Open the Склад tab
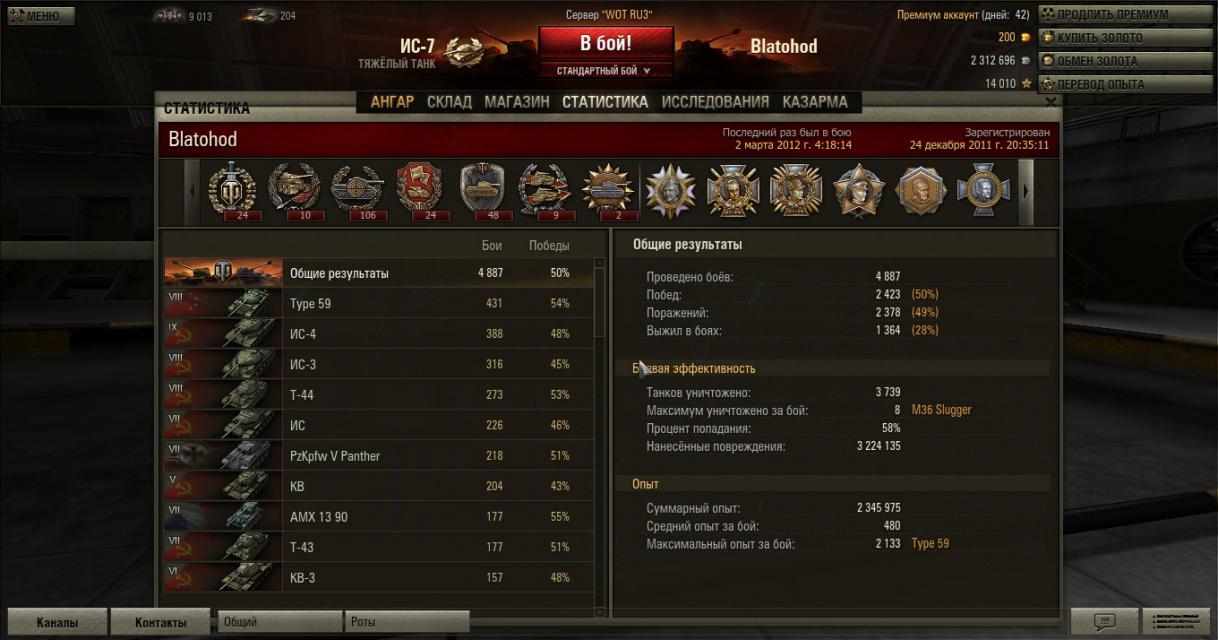The height and width of the screenshot is (640, 1218). (449, 102)
